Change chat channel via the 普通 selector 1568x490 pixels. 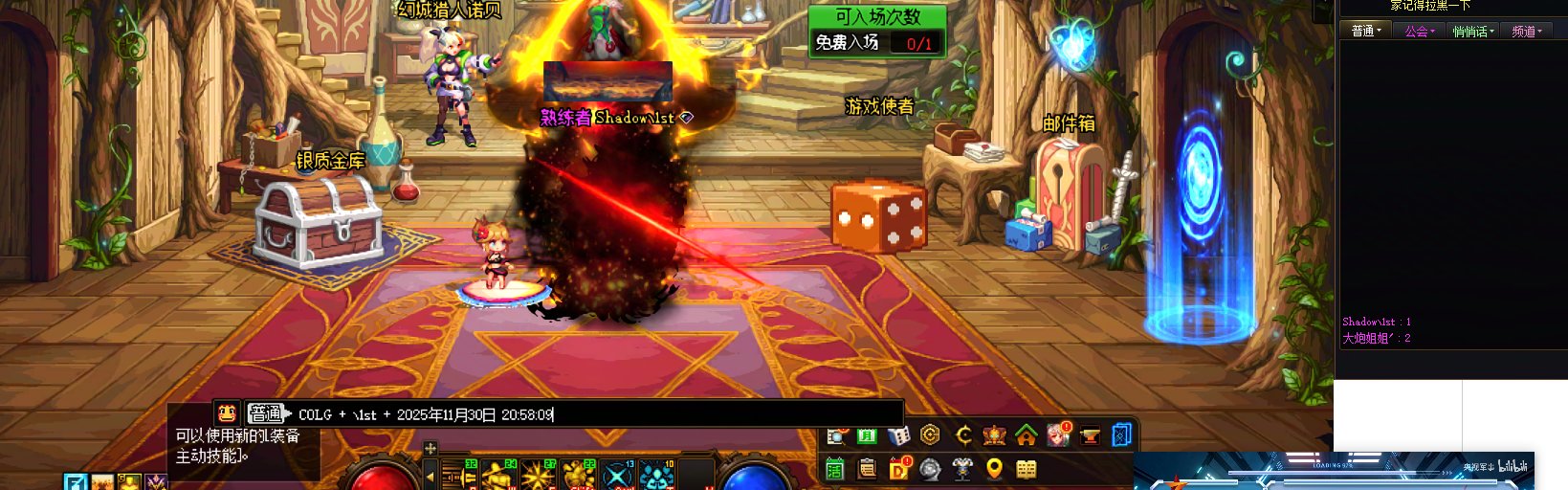pos(268,413)
